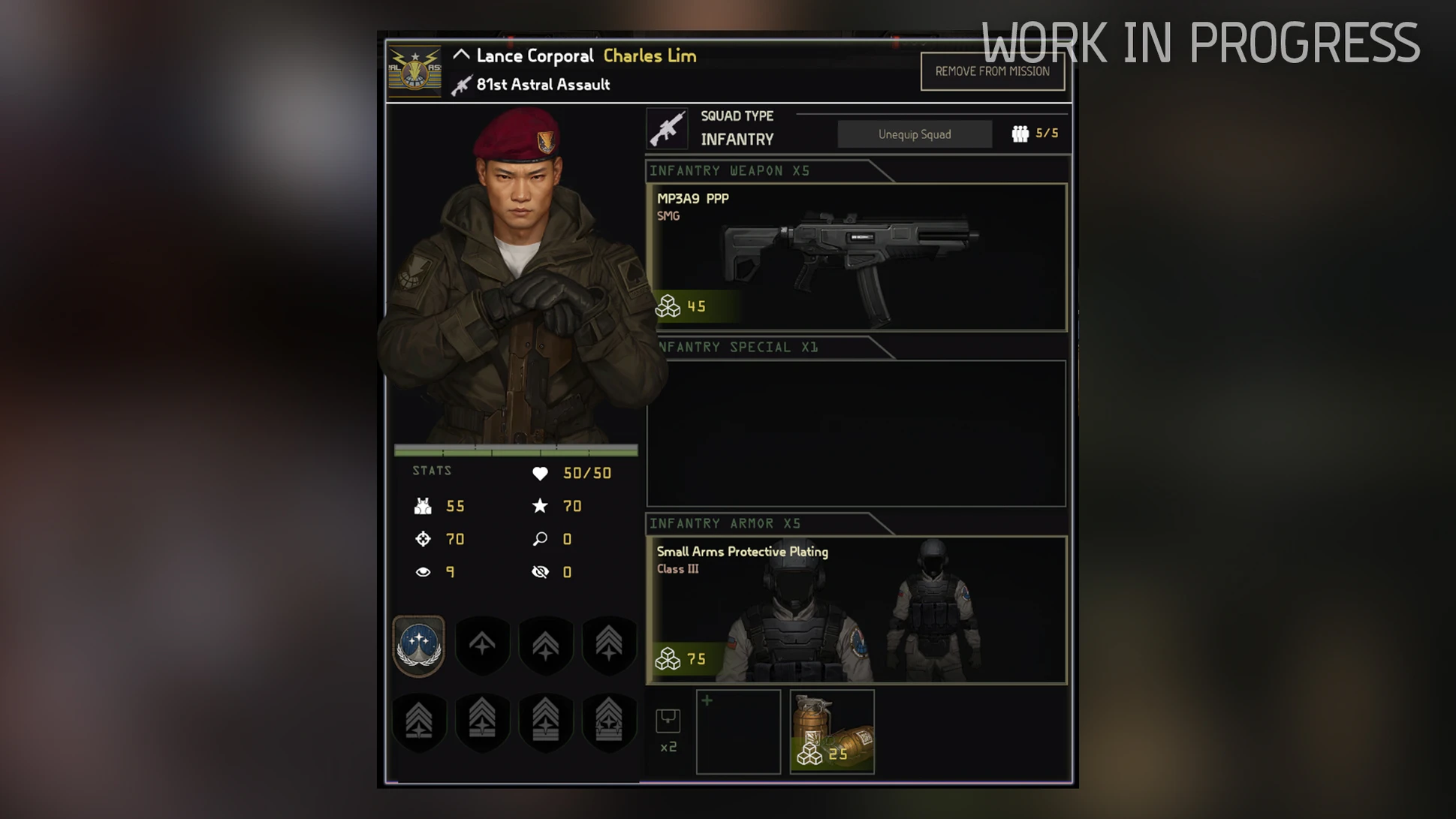Open the empty Infantry Special slot
This screenshot has height=819, width=1456.
(x=857, y=433)
